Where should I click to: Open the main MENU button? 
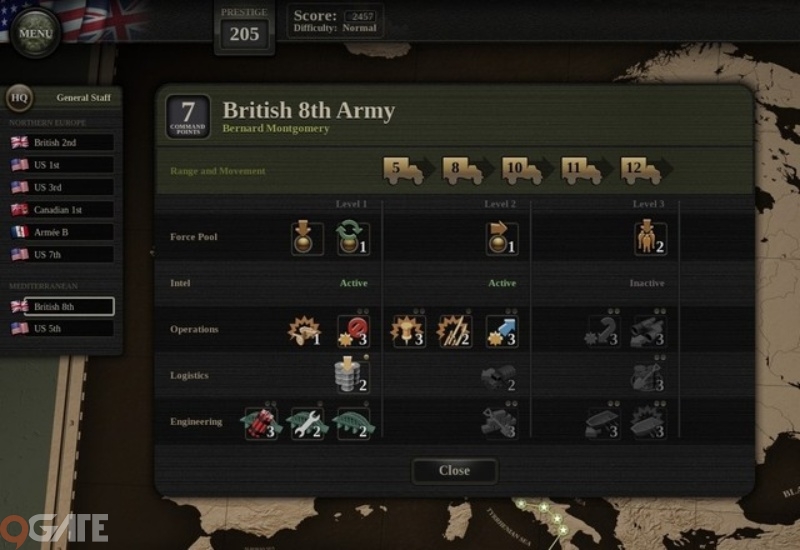click(x=36, y=33)
